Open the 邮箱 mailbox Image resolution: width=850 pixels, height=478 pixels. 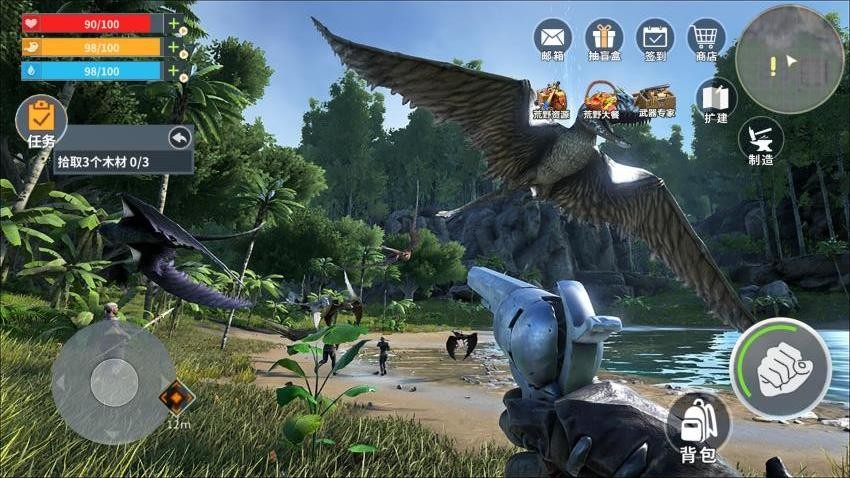[x=552, y=38]
